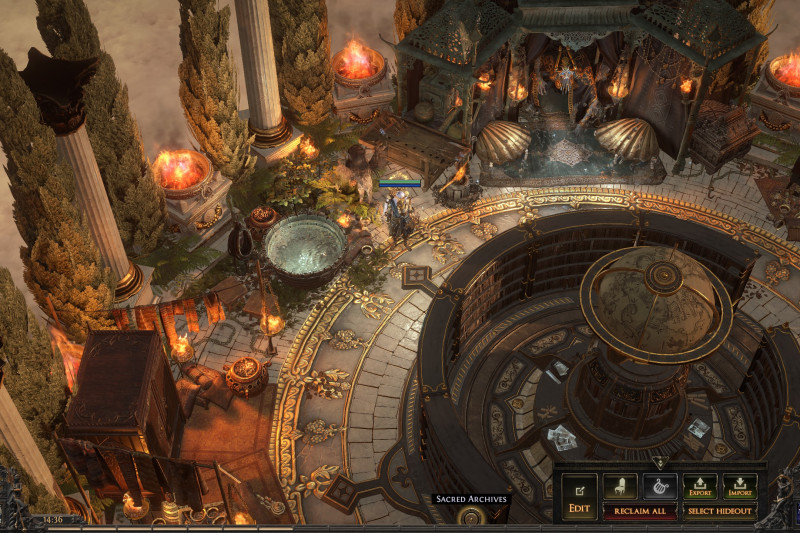Open hideout Edit mode
This screenshot has width=800, height=533.
click(x=579, y=495)
